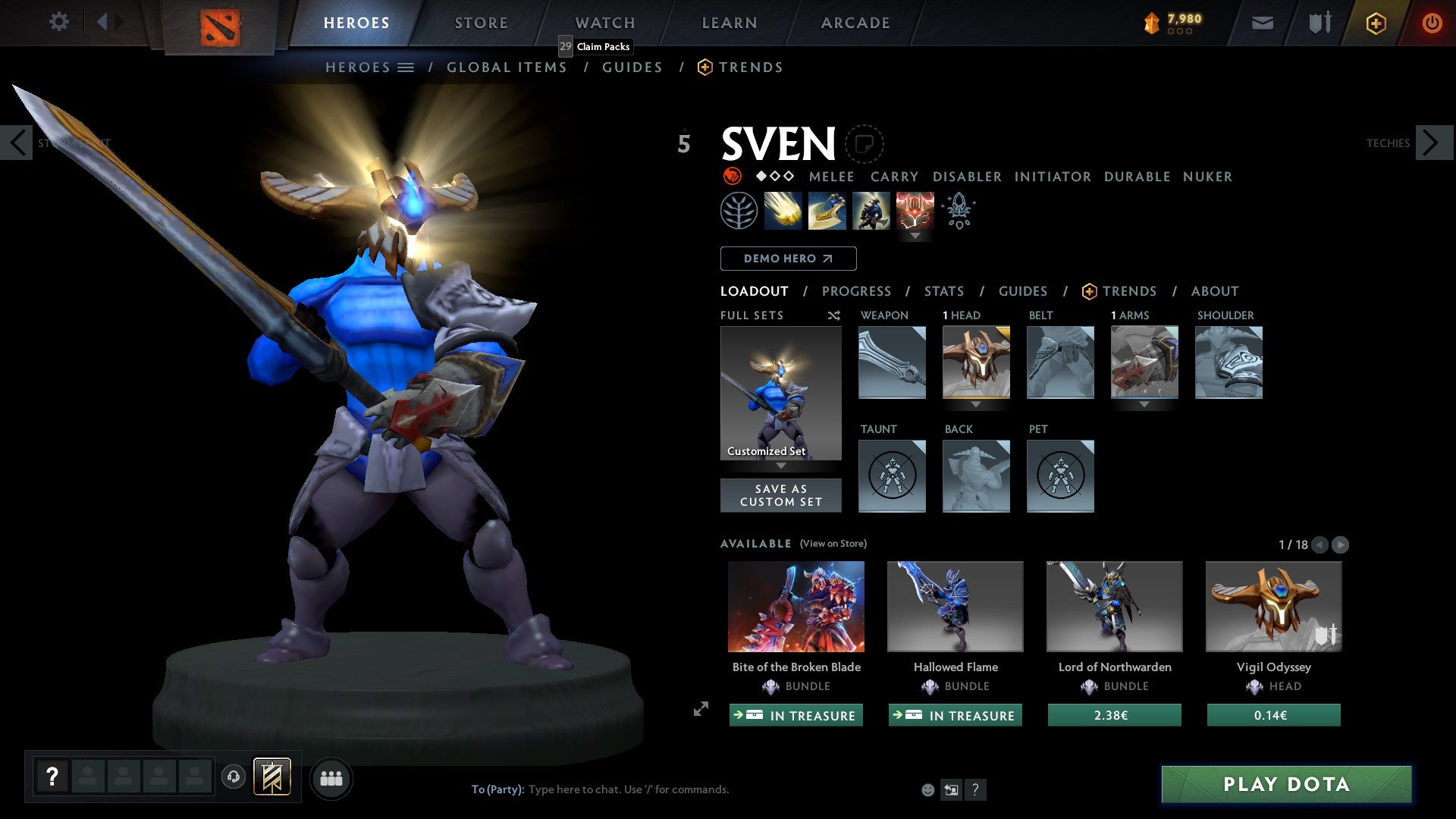Switch to the PROGRESS tab
Image resolution: width=1456 pixels, height=819 pixels.
click(x=857, y=291)
